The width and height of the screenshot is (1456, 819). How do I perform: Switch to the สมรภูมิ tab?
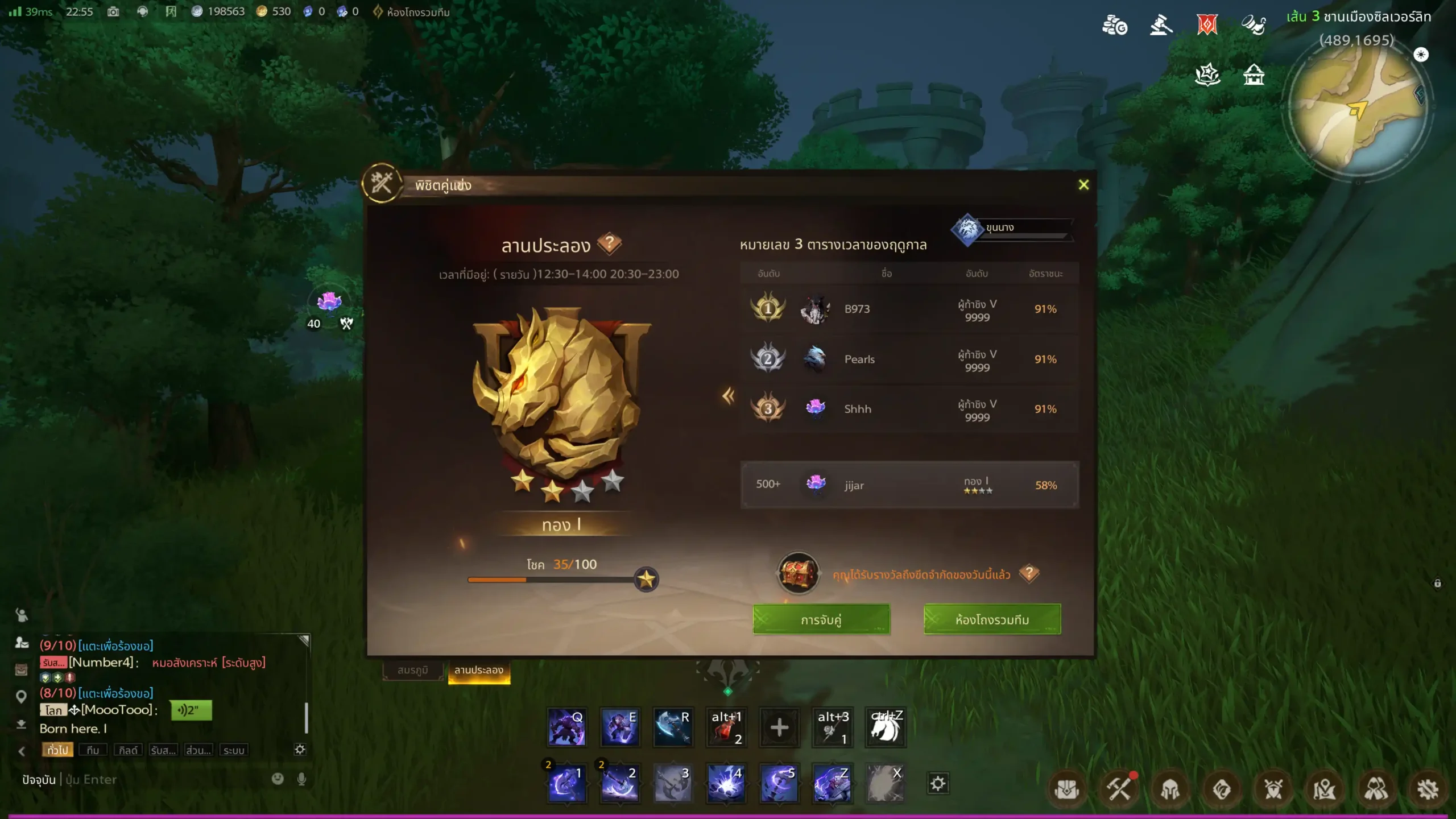412,670
